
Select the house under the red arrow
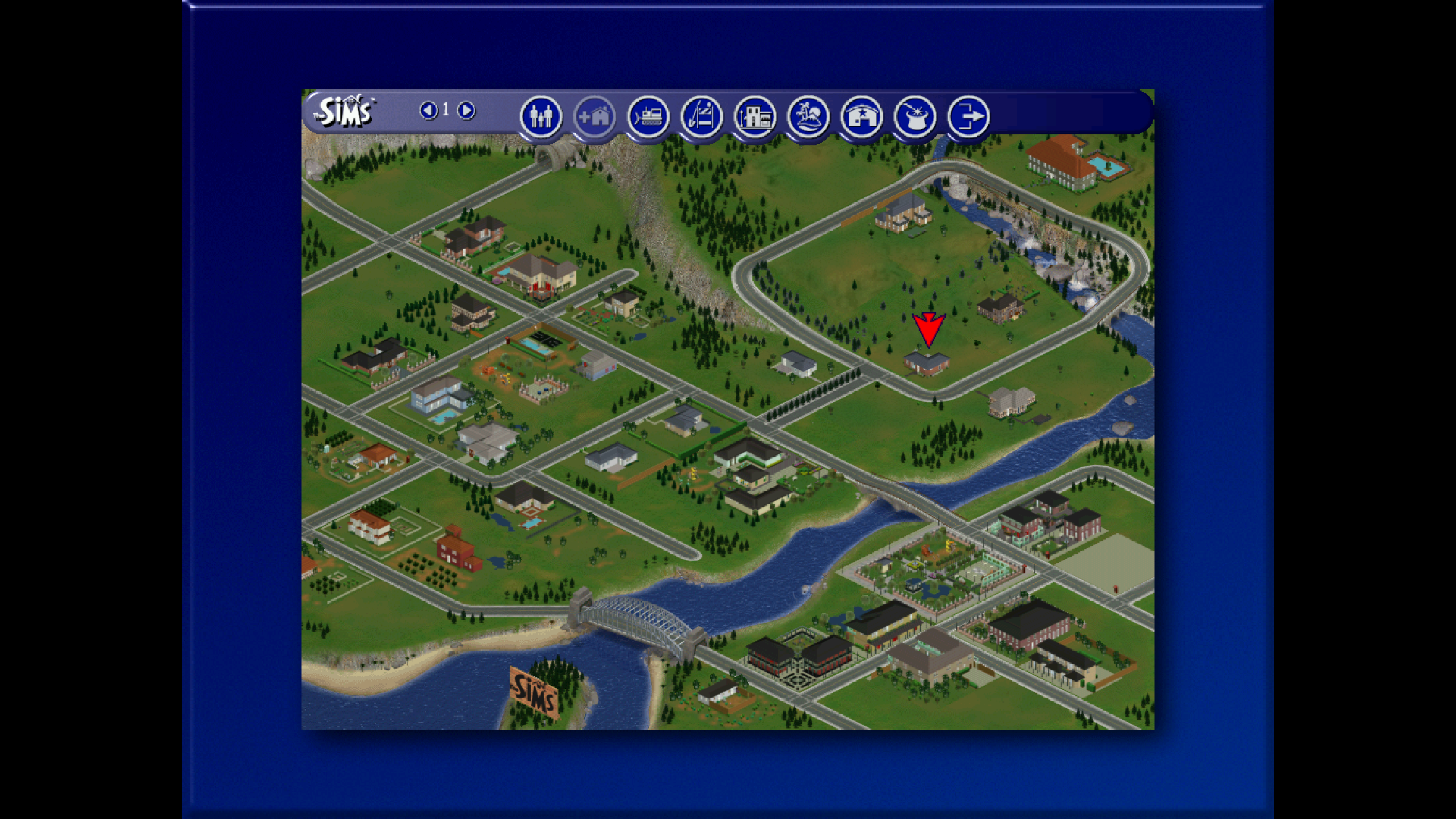(927, 363)
